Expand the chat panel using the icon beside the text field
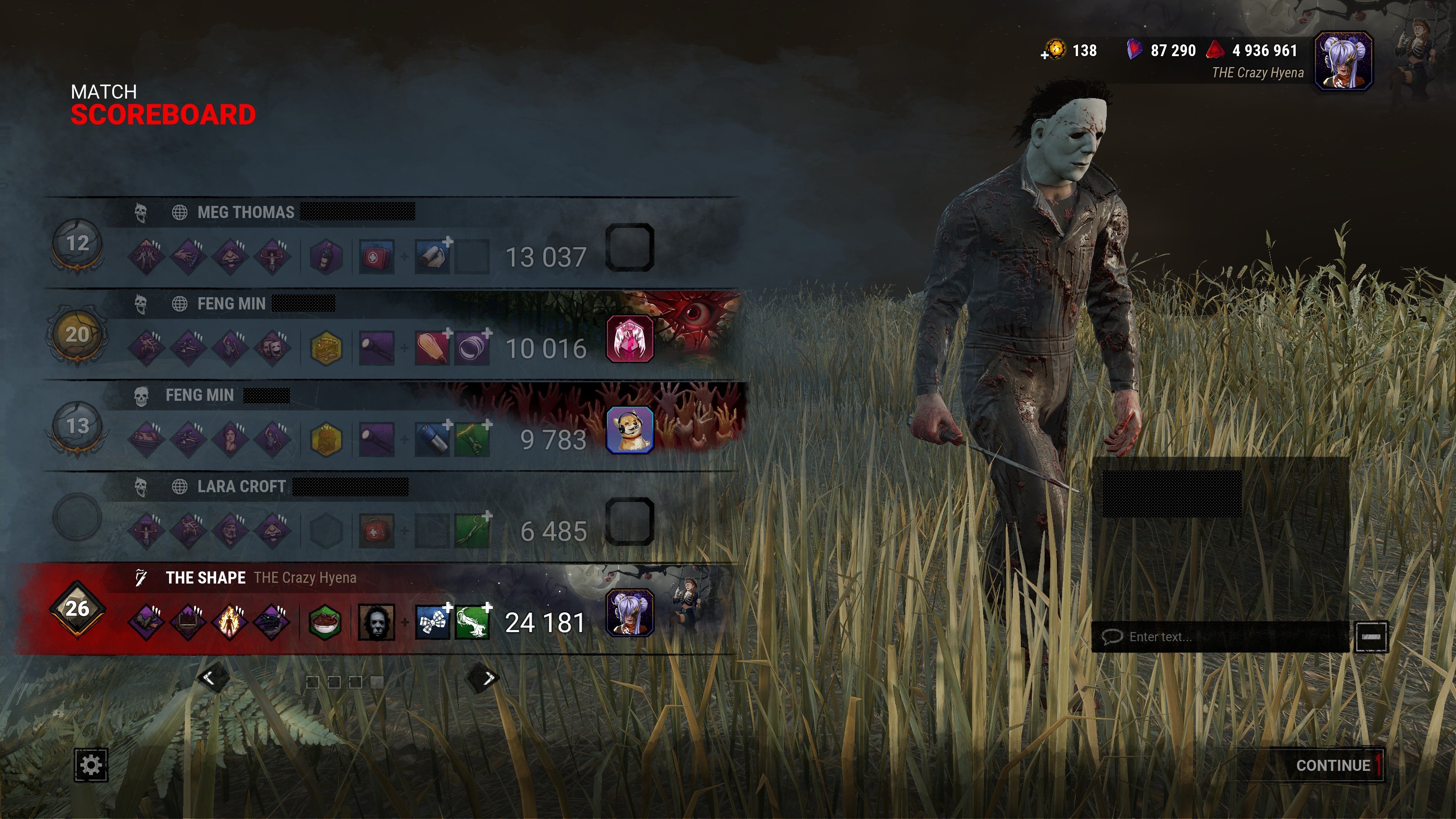 [x=1372, y=637]
